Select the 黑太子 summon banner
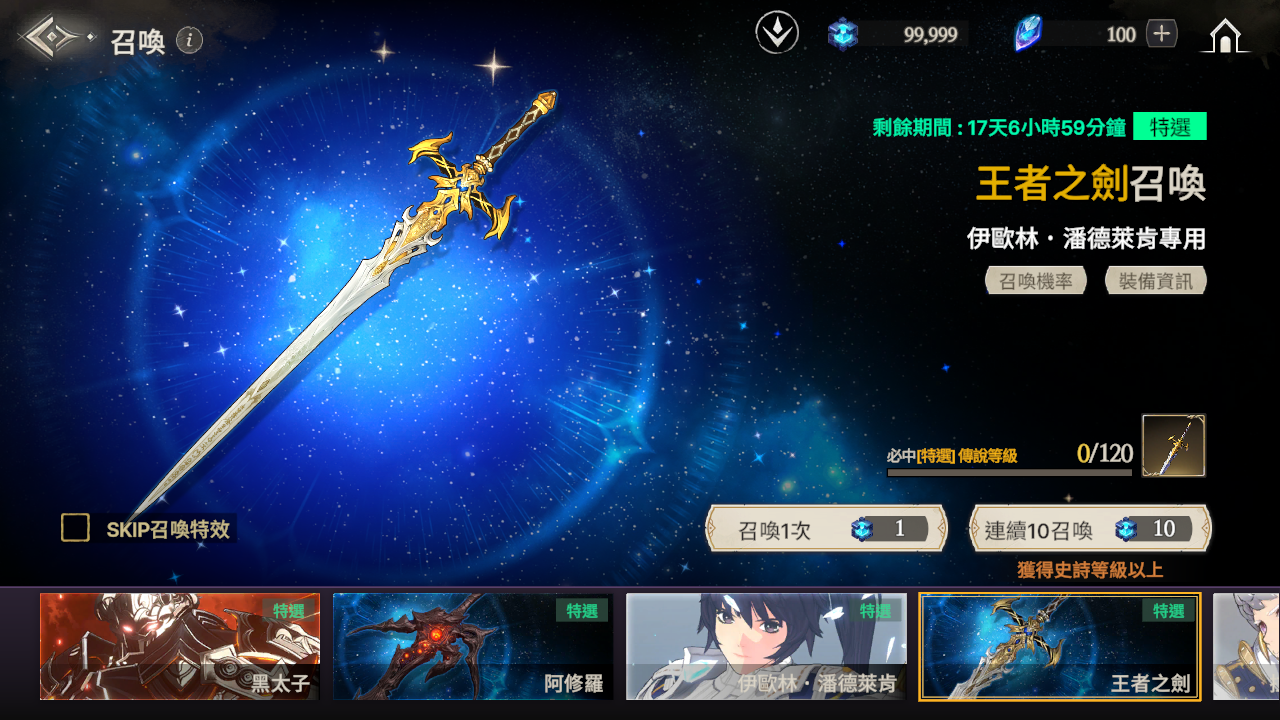The image size is (1280, 720). click(180, 646)
